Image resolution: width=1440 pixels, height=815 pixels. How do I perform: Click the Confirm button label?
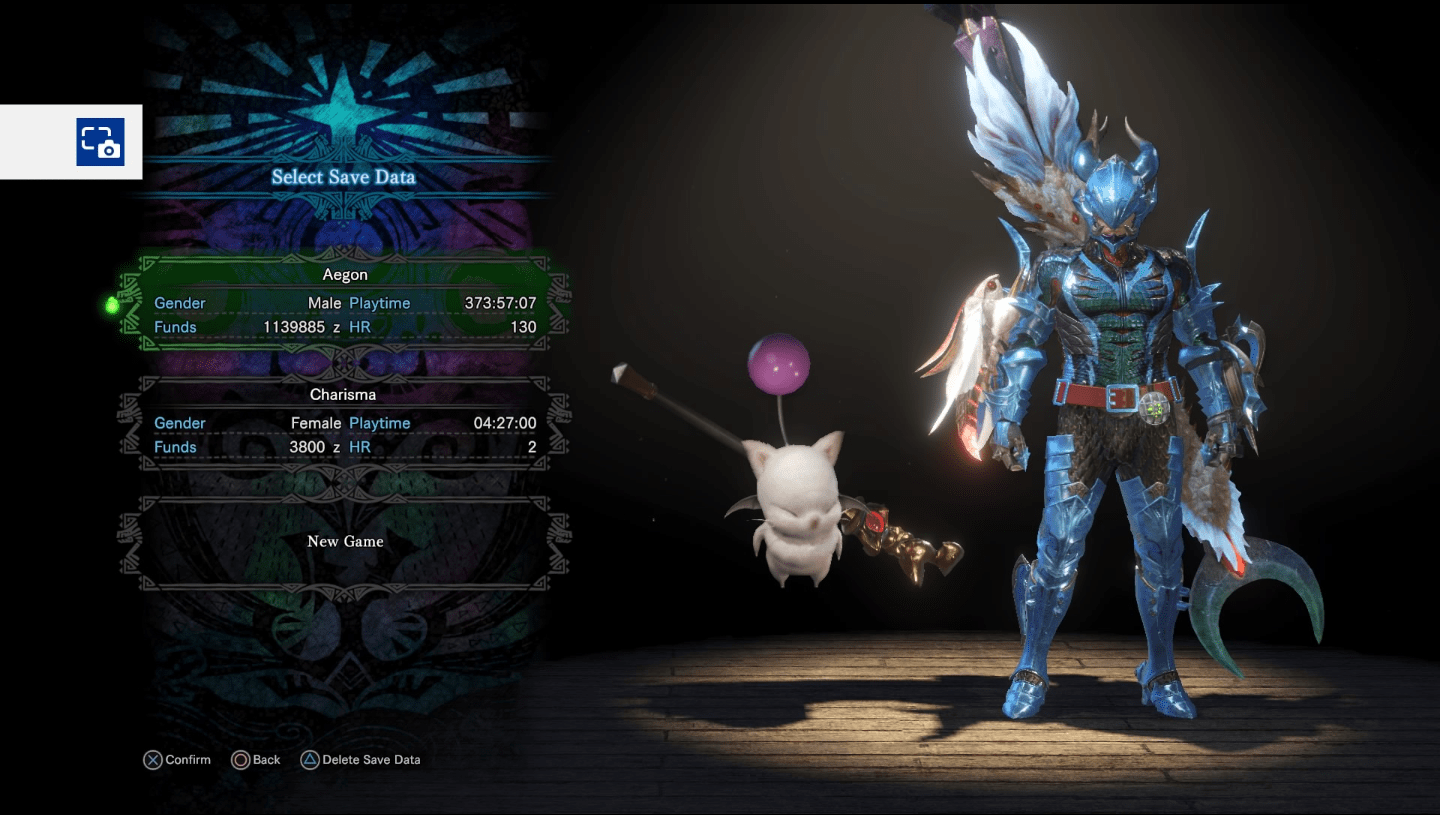(189, 760)
